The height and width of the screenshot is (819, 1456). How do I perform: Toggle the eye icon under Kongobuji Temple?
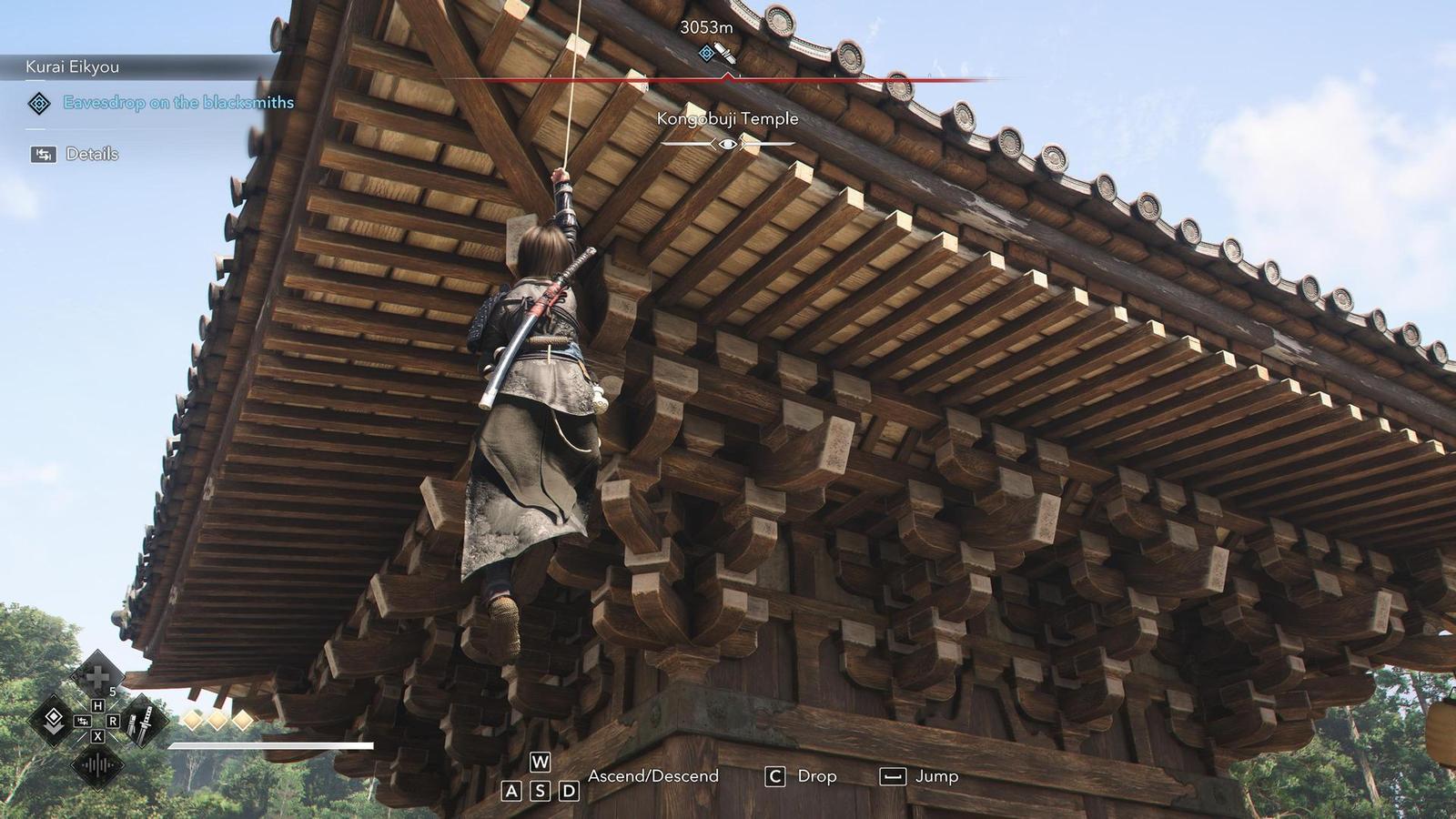pos(728,144)
